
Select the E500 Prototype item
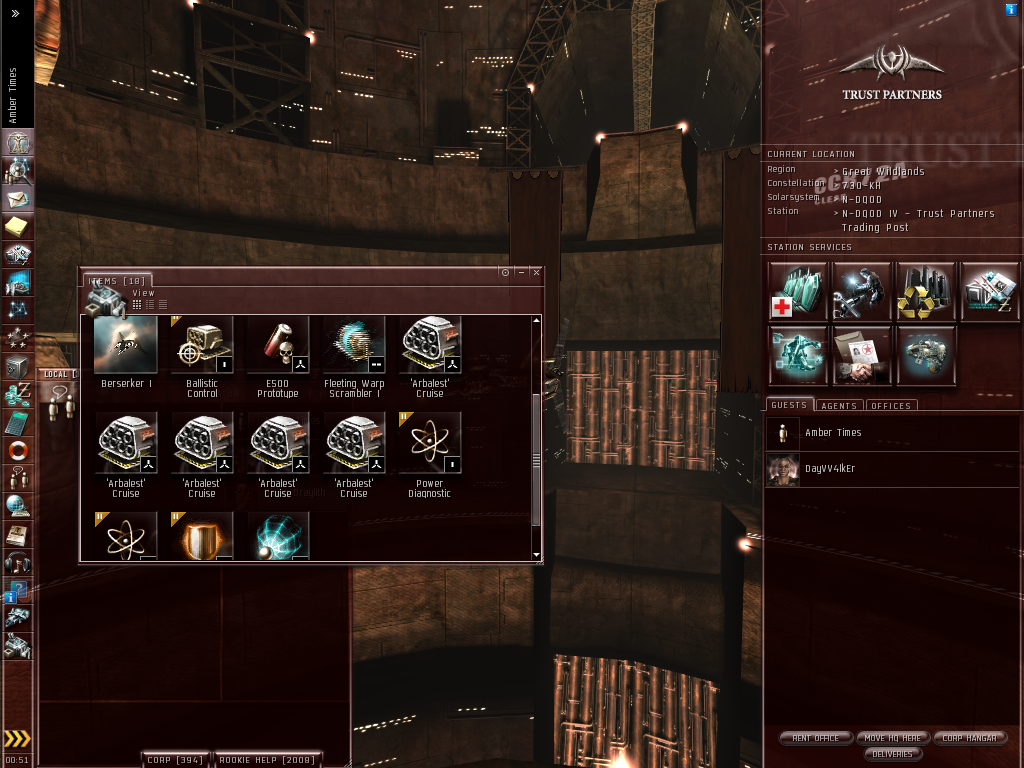(278, 346)
